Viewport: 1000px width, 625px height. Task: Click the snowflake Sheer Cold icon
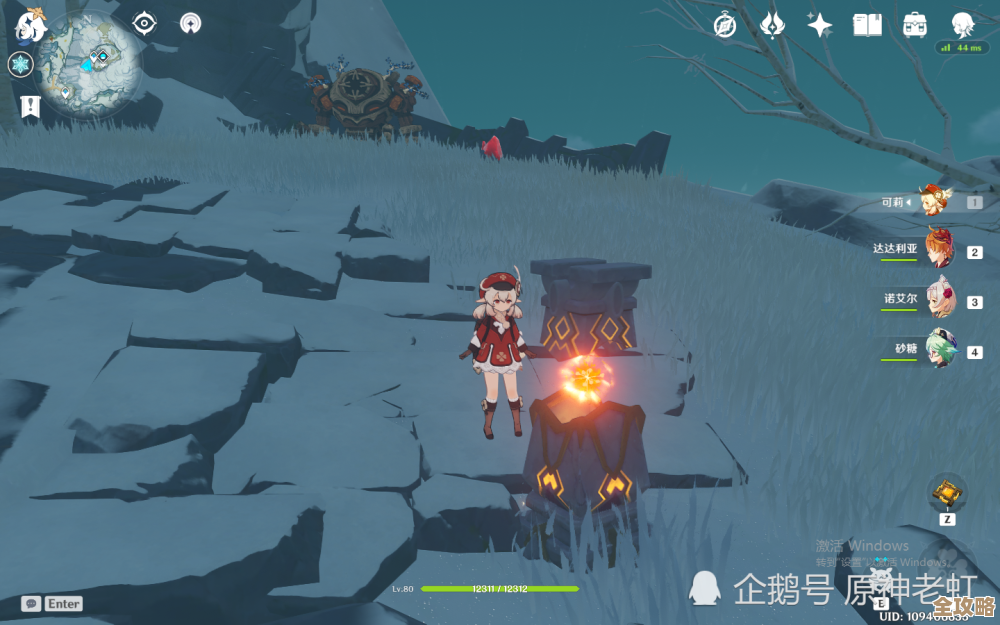20,66
